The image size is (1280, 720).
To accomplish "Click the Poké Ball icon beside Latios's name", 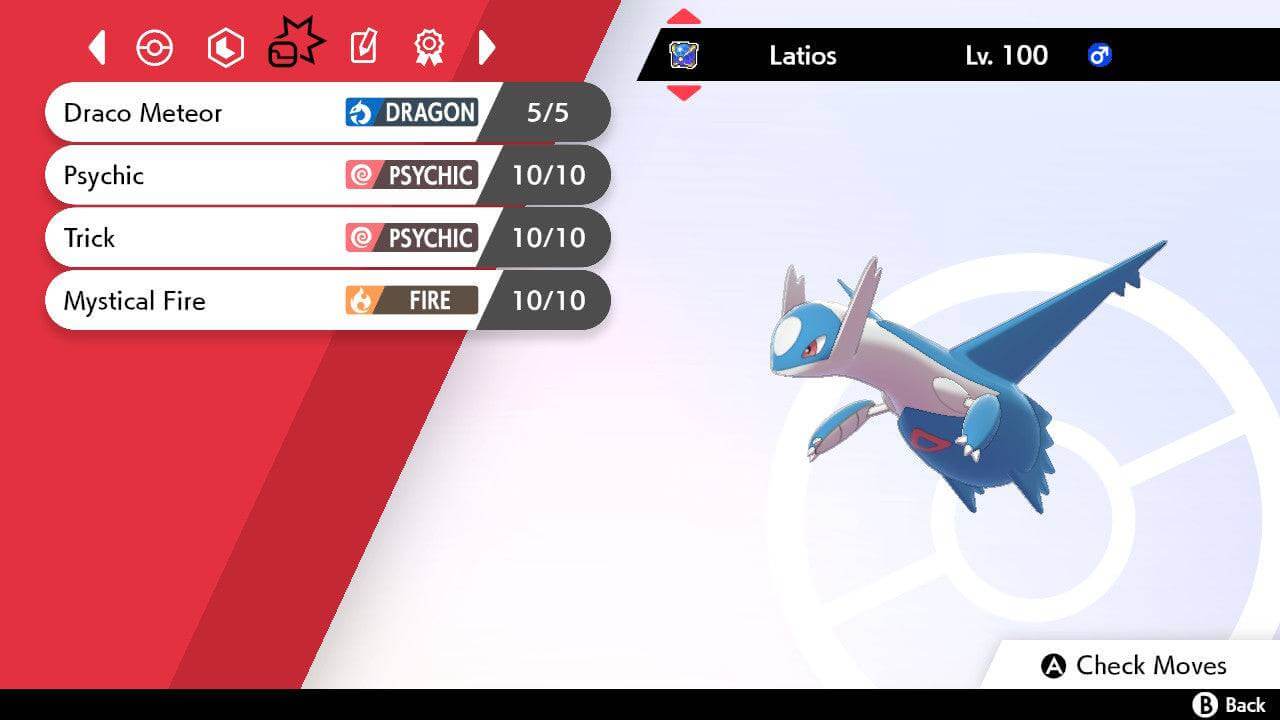I will (x=685, y=55).
